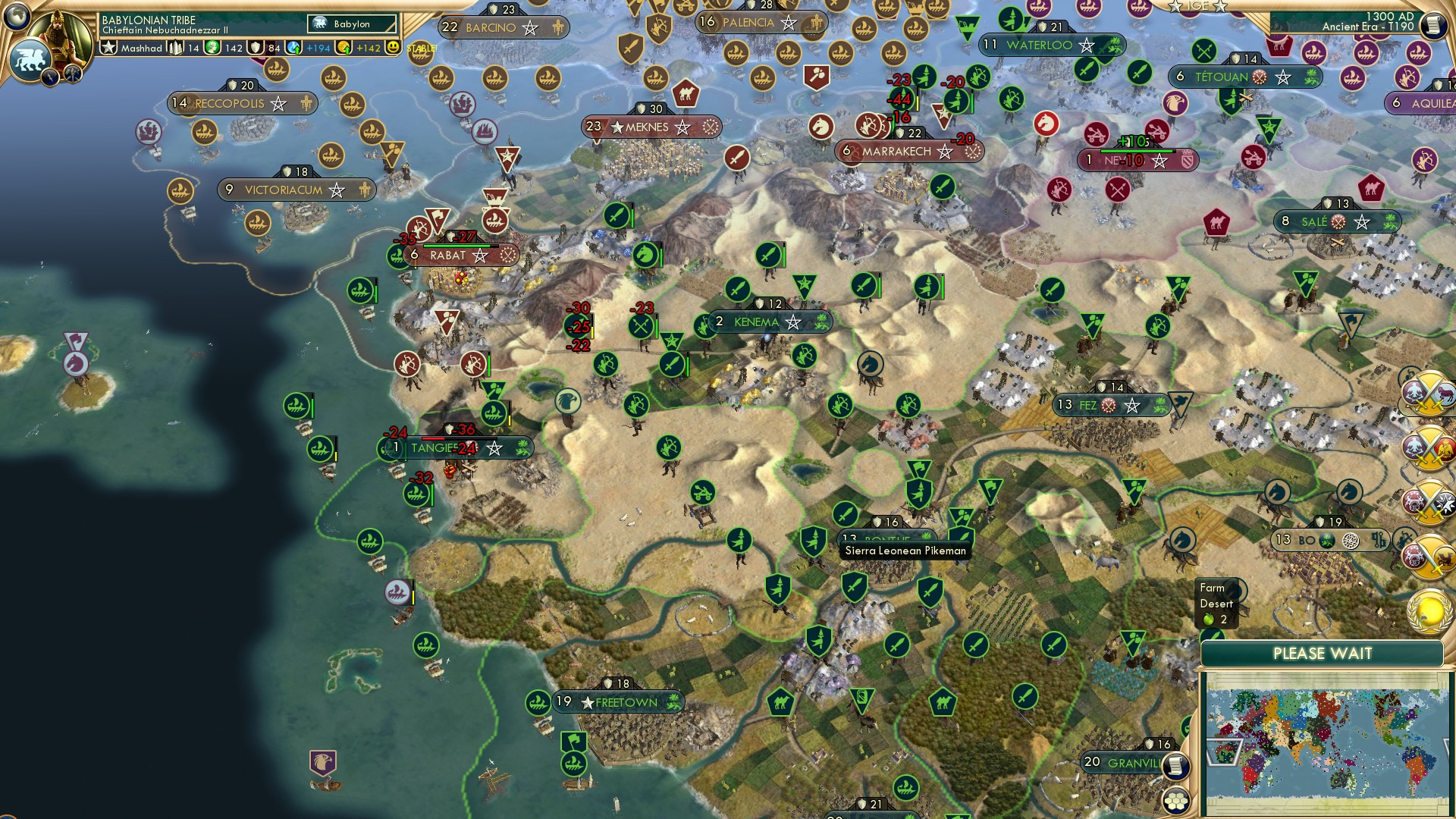
Task: Click the smiley face happiness indicator
Action: pos(393,48)
